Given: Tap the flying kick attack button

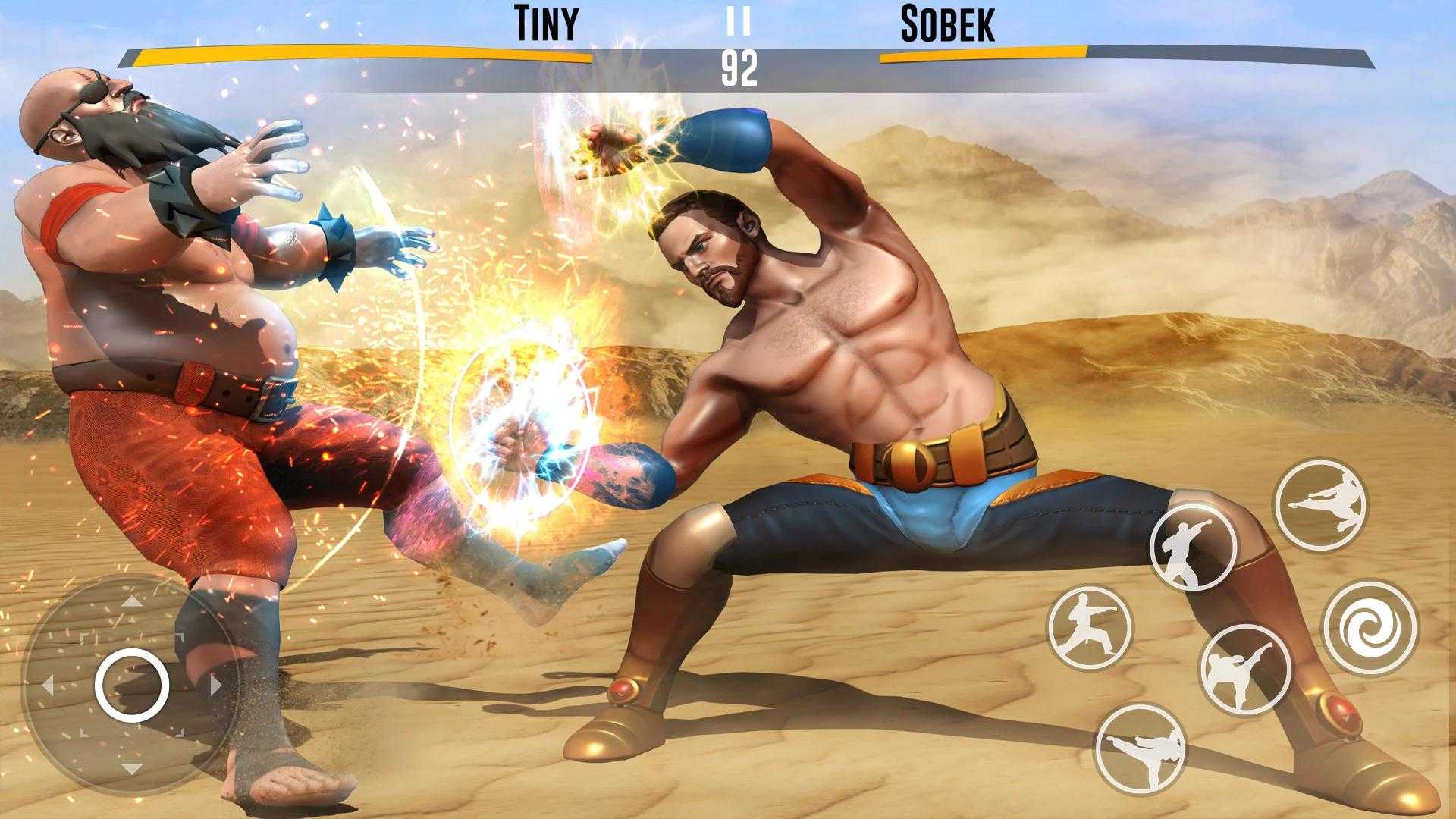Looking at the screenshot, I should [x=1319, y=504].
